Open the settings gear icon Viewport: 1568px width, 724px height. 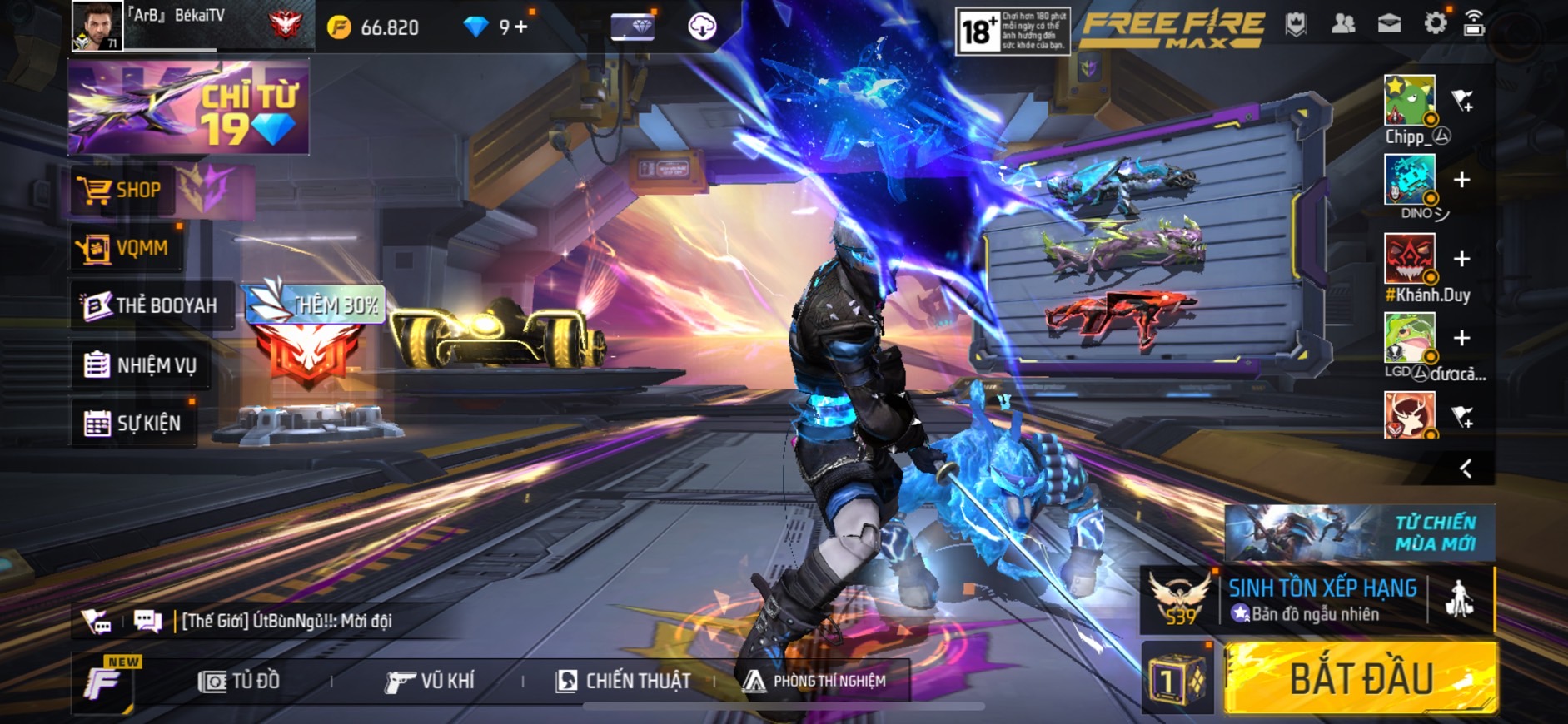(1435, 23)
